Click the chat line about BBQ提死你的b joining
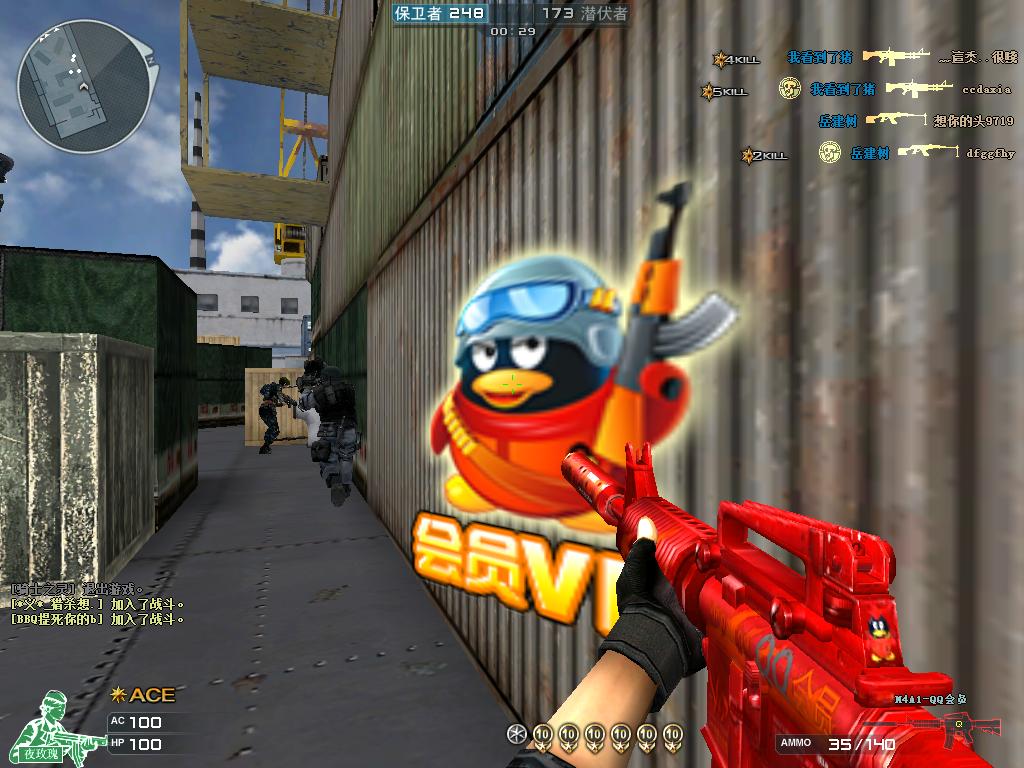This screenshot has height=768, width=1024. pos(98,619)
